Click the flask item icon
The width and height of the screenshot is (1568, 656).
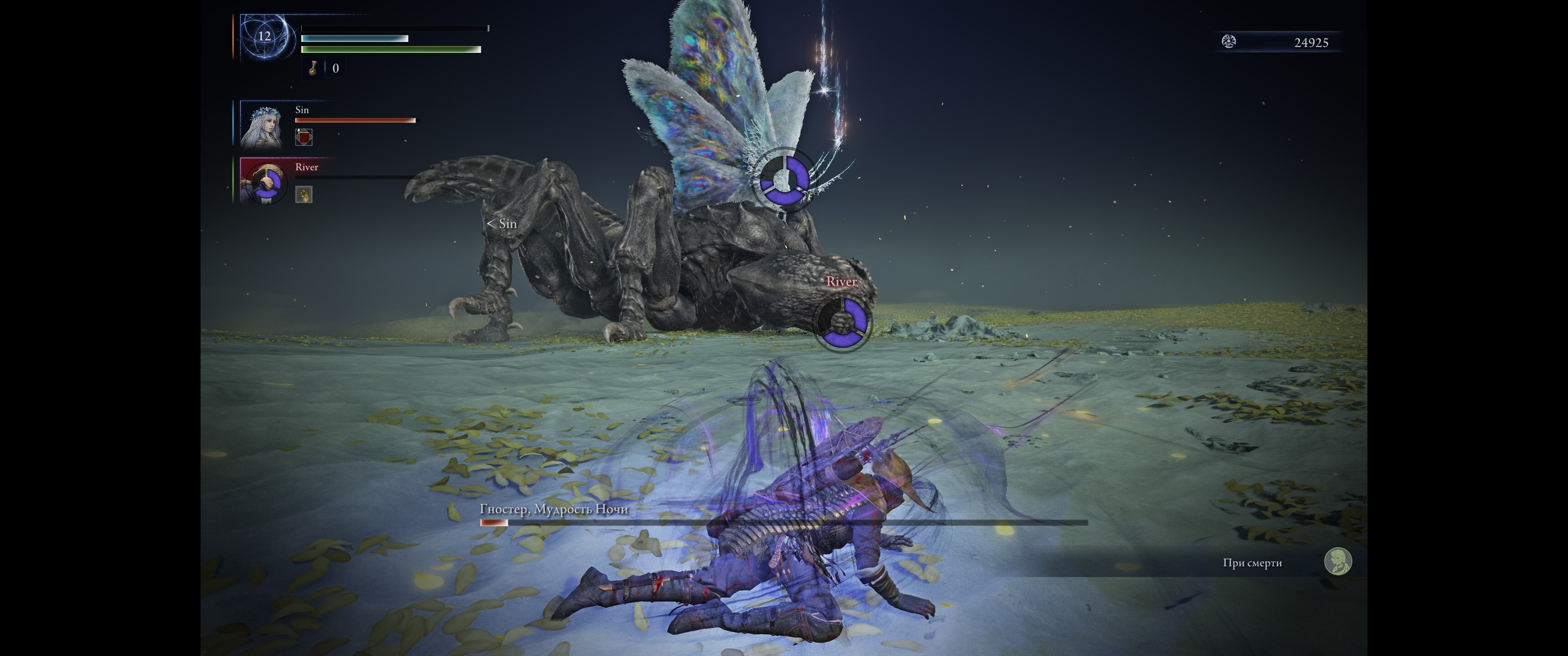pos(313,68)
